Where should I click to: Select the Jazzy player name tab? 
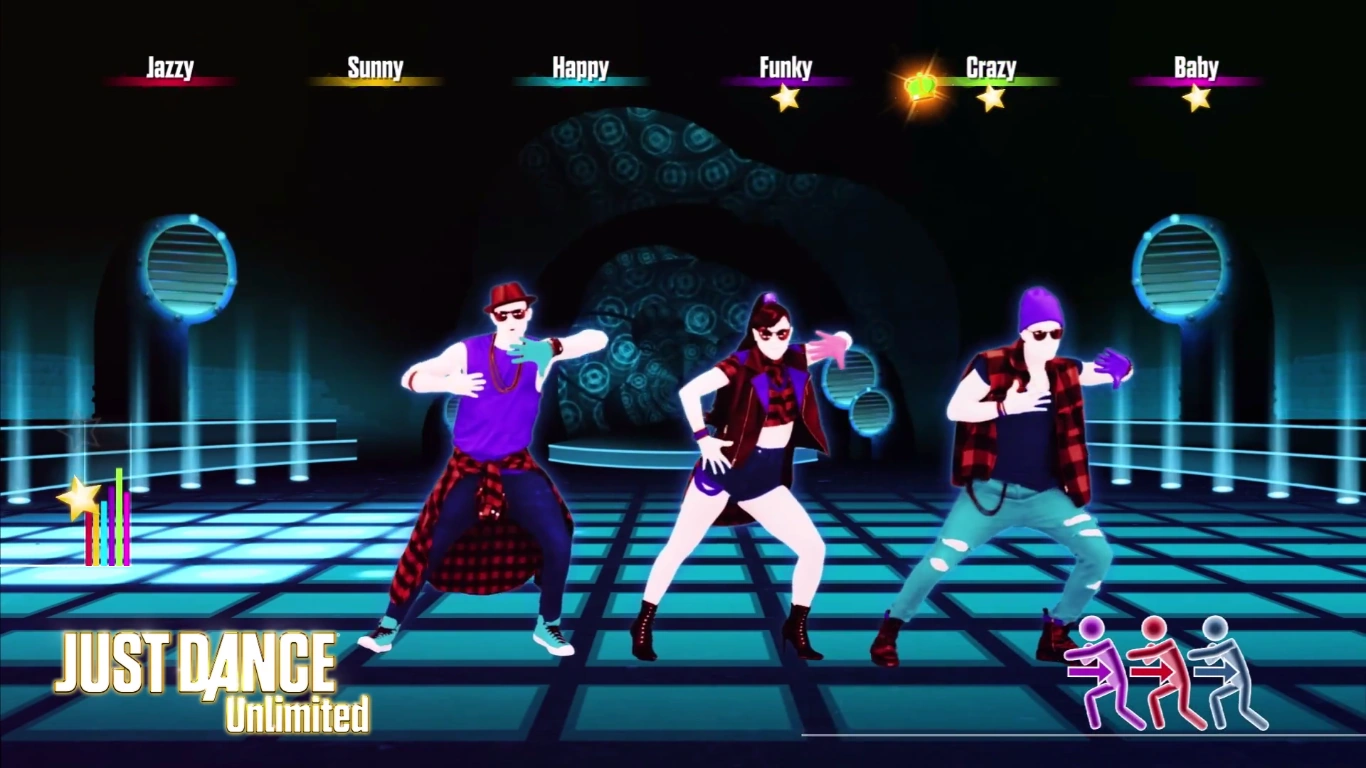click(170, 66)
